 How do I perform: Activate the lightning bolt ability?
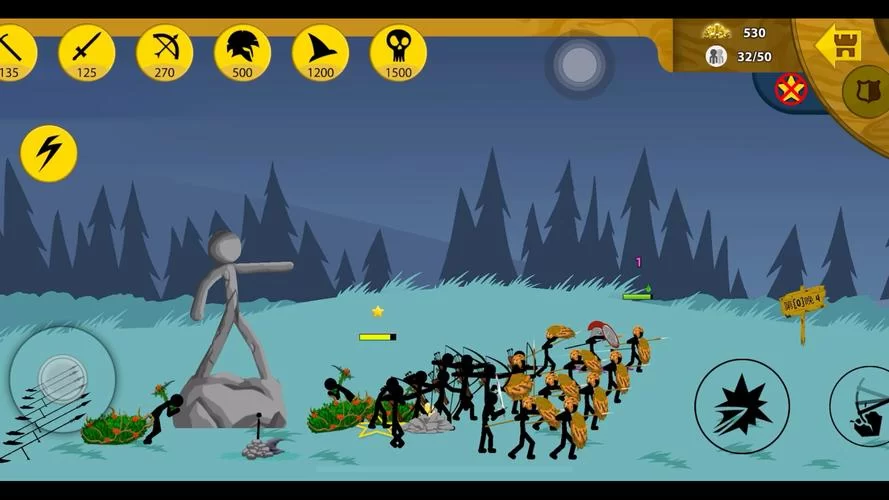pyautogui.click(x=49, y=153)
